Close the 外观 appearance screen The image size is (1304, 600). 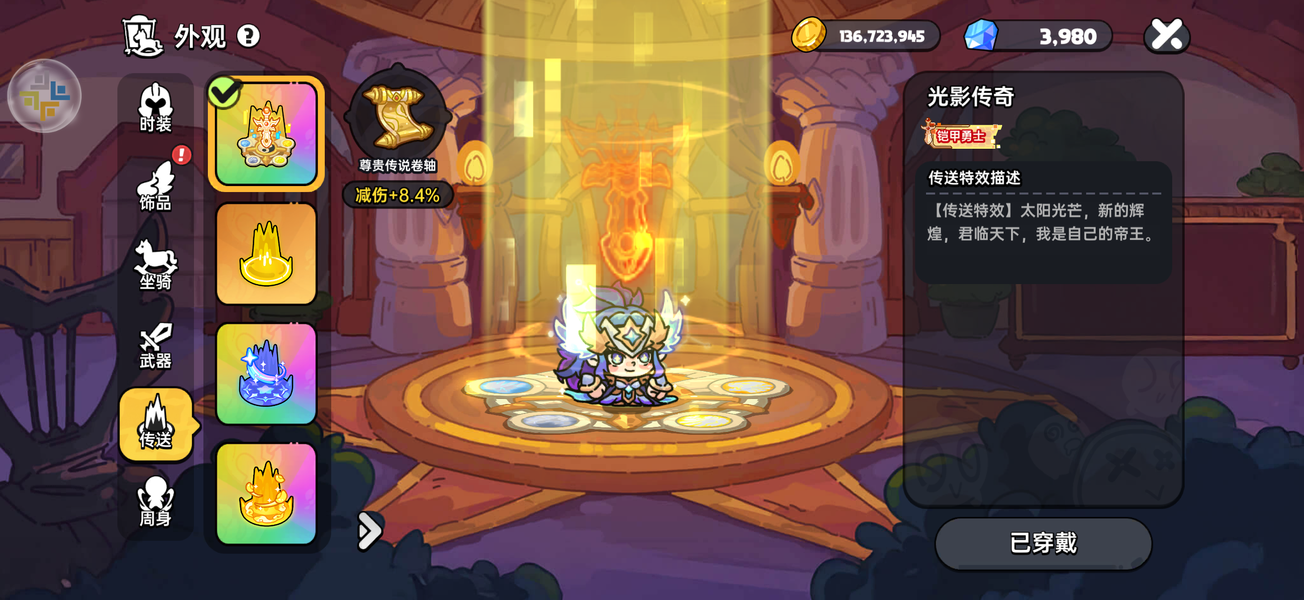[1166, 36]
